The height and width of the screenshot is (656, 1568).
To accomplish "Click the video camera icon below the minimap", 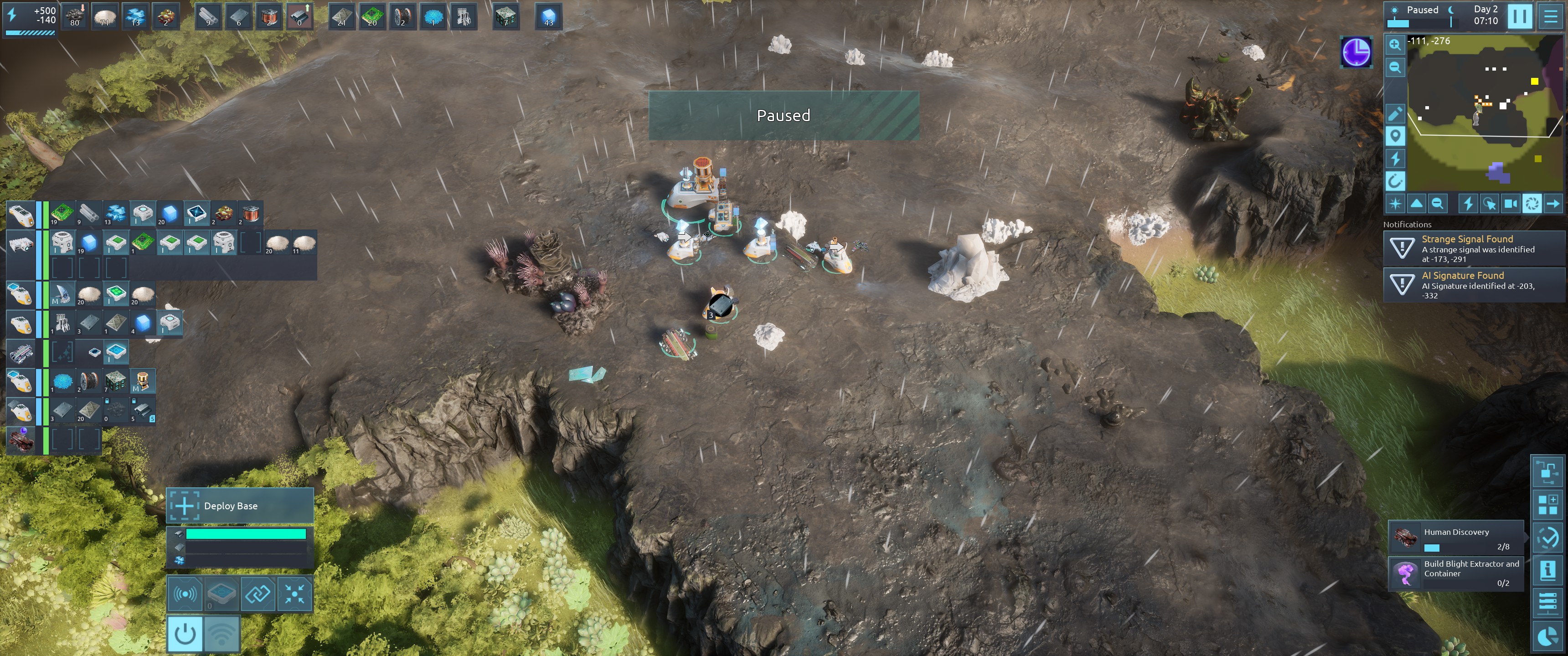I will (x=1510, y=204).
